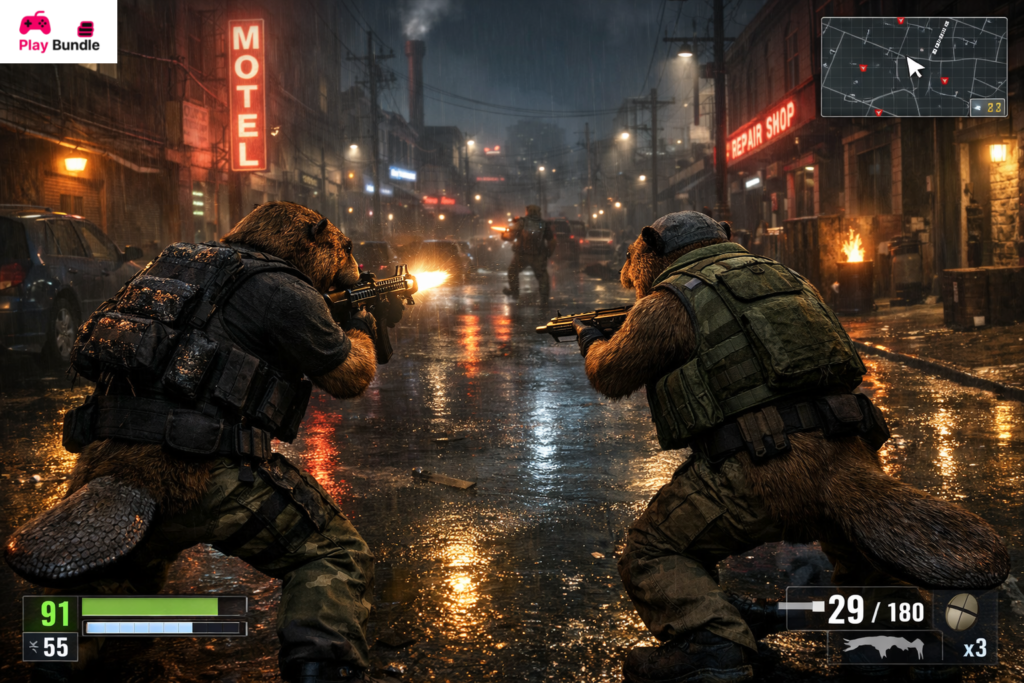Choose the rifle silhouette weapon slot
Image resolution: width=1024 pixels, height=683 pixels.
[884, 647]
